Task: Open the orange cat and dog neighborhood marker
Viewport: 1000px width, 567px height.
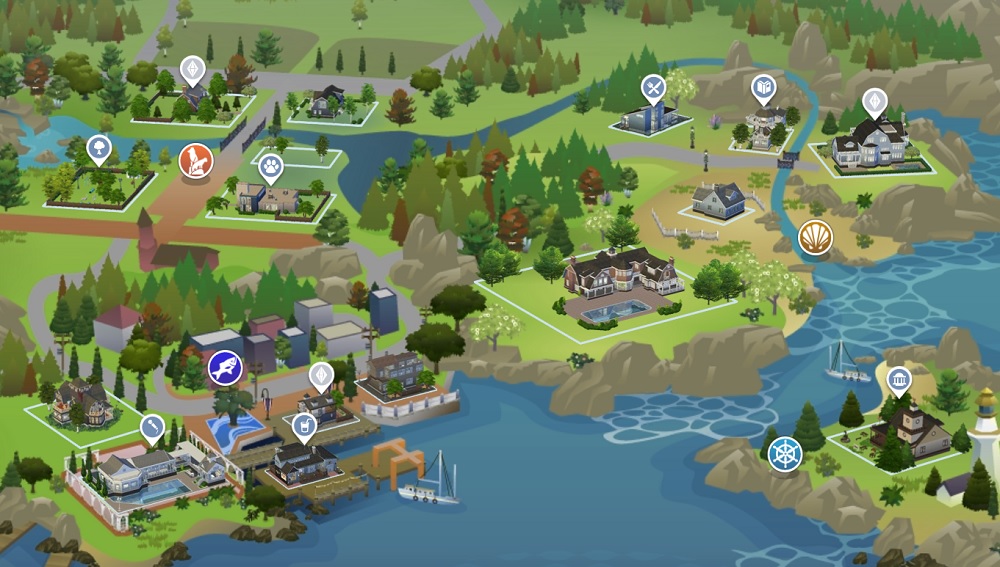Action: [x=195, y=160]
